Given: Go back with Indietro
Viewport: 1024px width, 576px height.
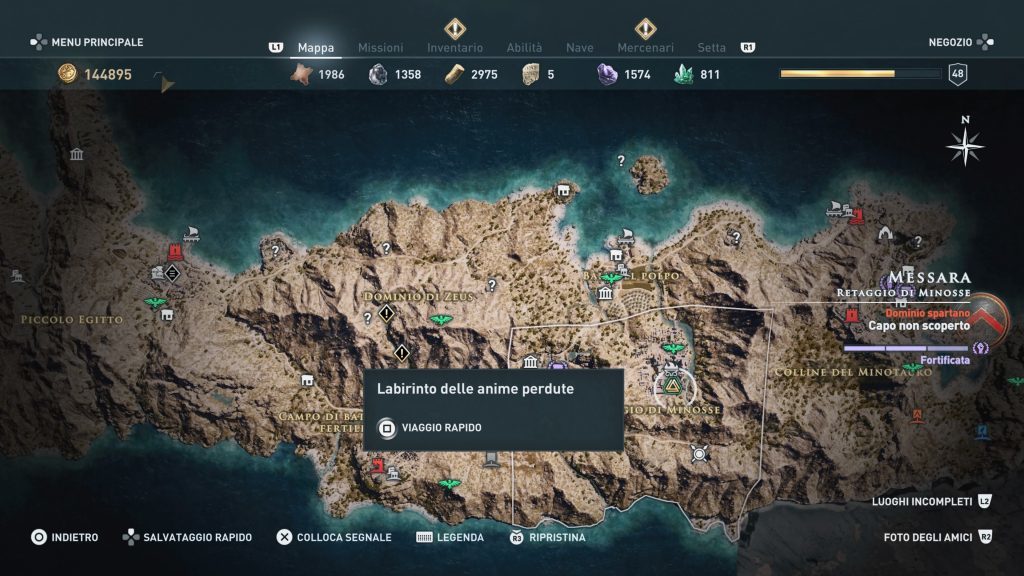Looking at the screenshot, I should pos(65,537).
